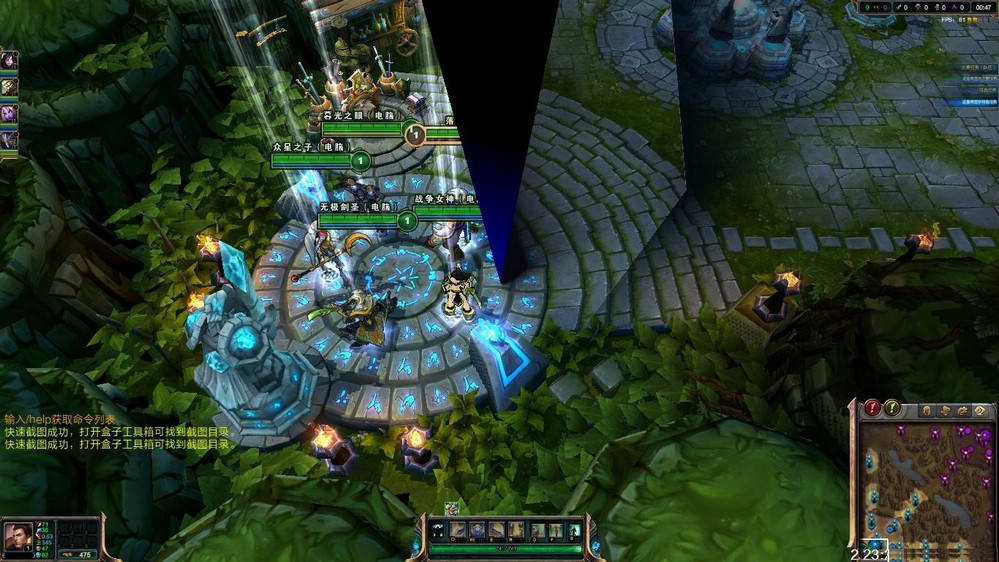Open the shop via the 475 gold button

point(78,554)
